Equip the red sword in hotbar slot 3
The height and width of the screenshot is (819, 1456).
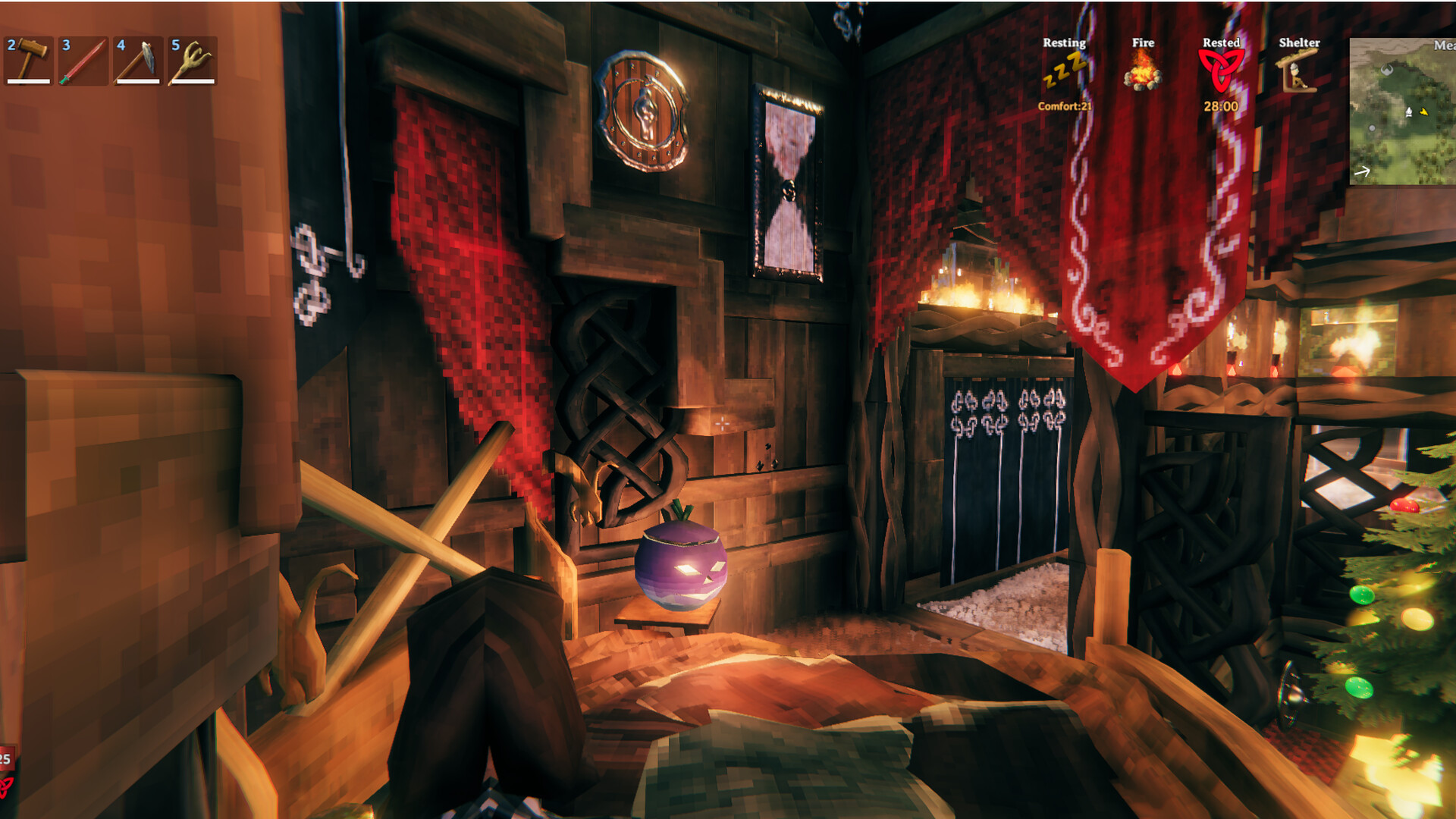(83, 61)
